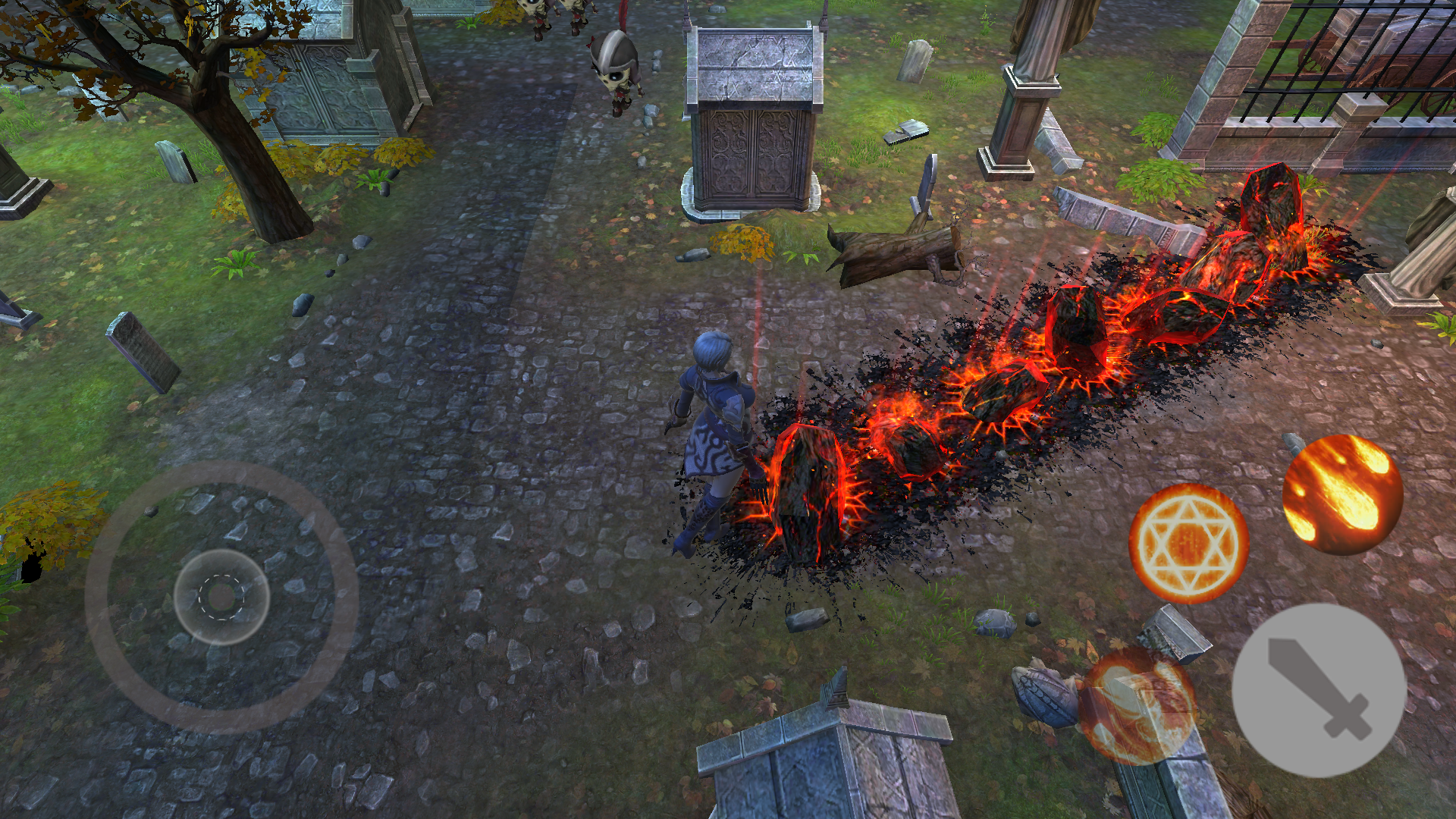1456x819 pixels.
Task: Select the fallen tree log on the path
Action: pyautogui.click(x=895, y=254)
